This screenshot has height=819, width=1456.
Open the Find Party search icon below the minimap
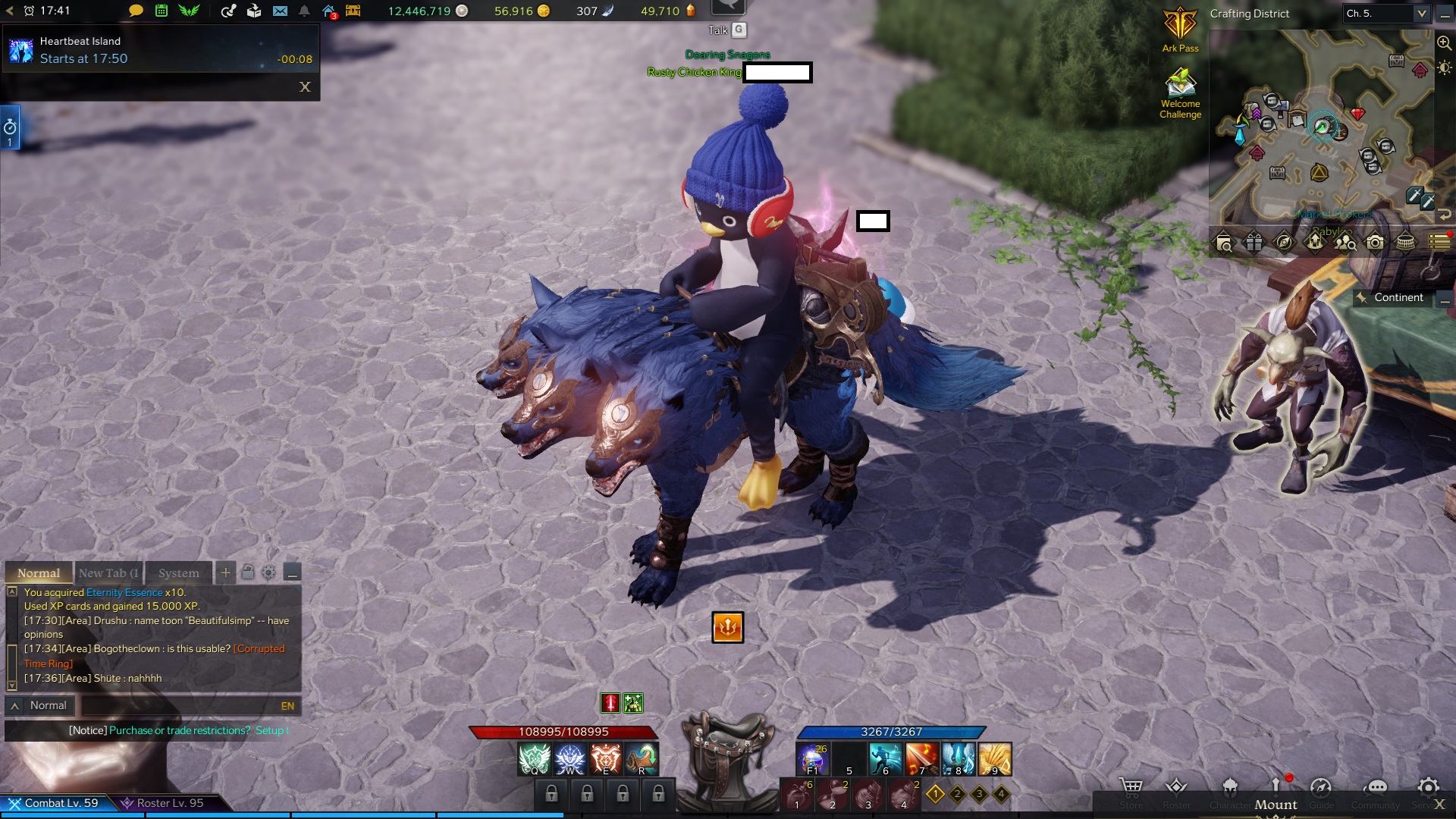pos(1345,243)
